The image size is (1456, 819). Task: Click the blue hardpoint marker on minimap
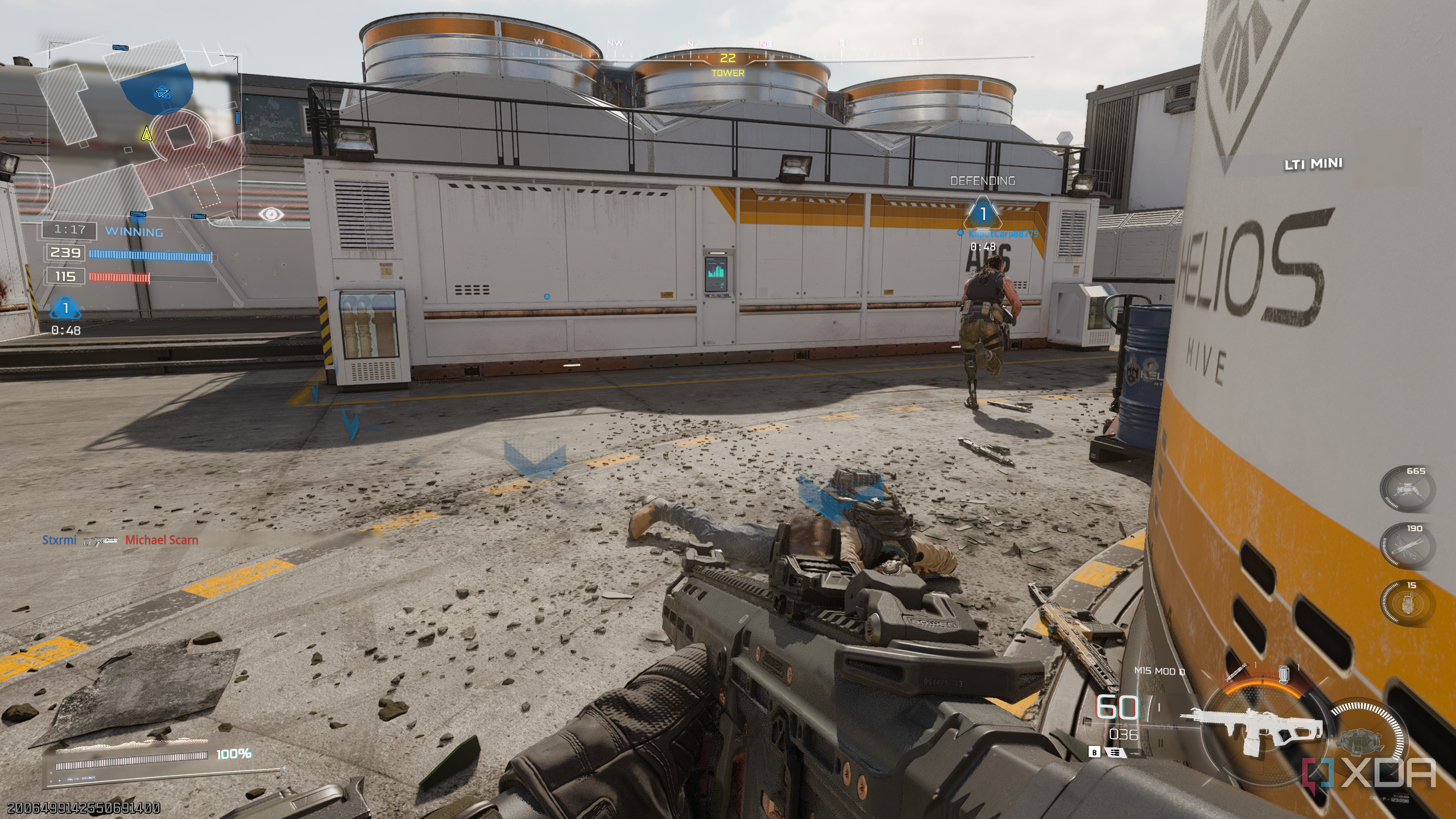[x=162, y=93]
